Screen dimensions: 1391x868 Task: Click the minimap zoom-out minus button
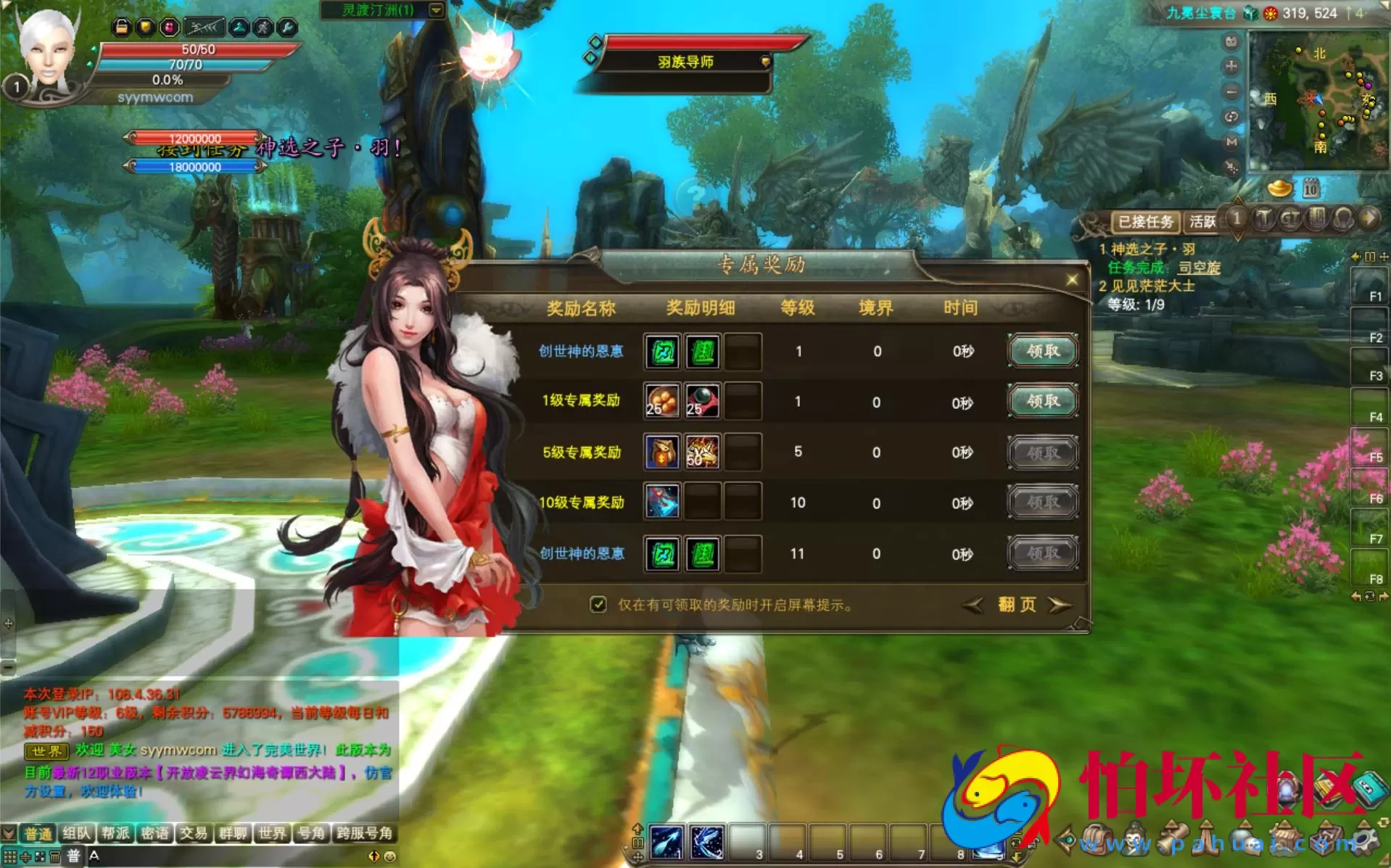[x=1231, y=92]
